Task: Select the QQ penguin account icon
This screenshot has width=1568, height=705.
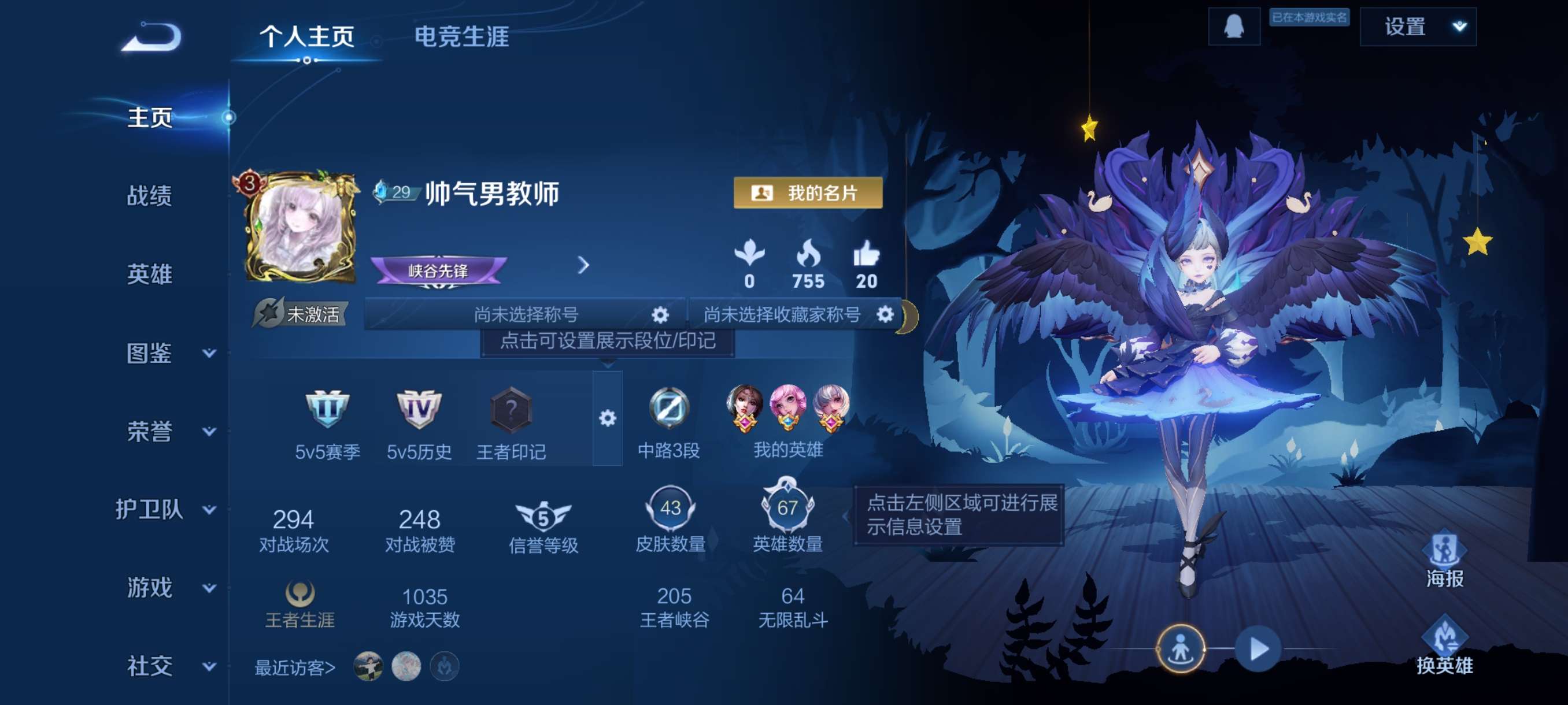Action: tap(1234, 27)
